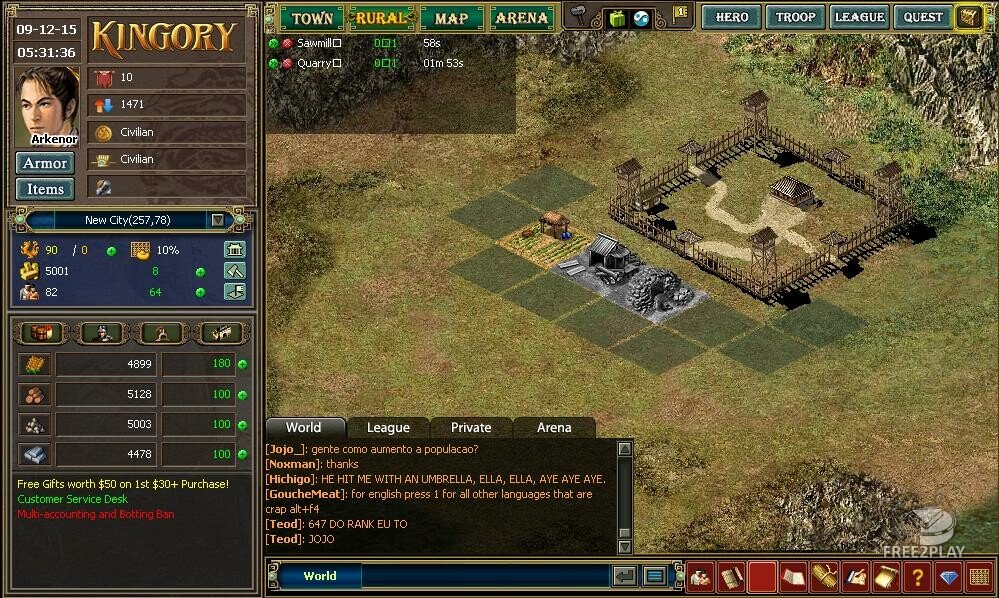Click the Armor button
This screenshot has width=999, height=598.
click(45, 163)
